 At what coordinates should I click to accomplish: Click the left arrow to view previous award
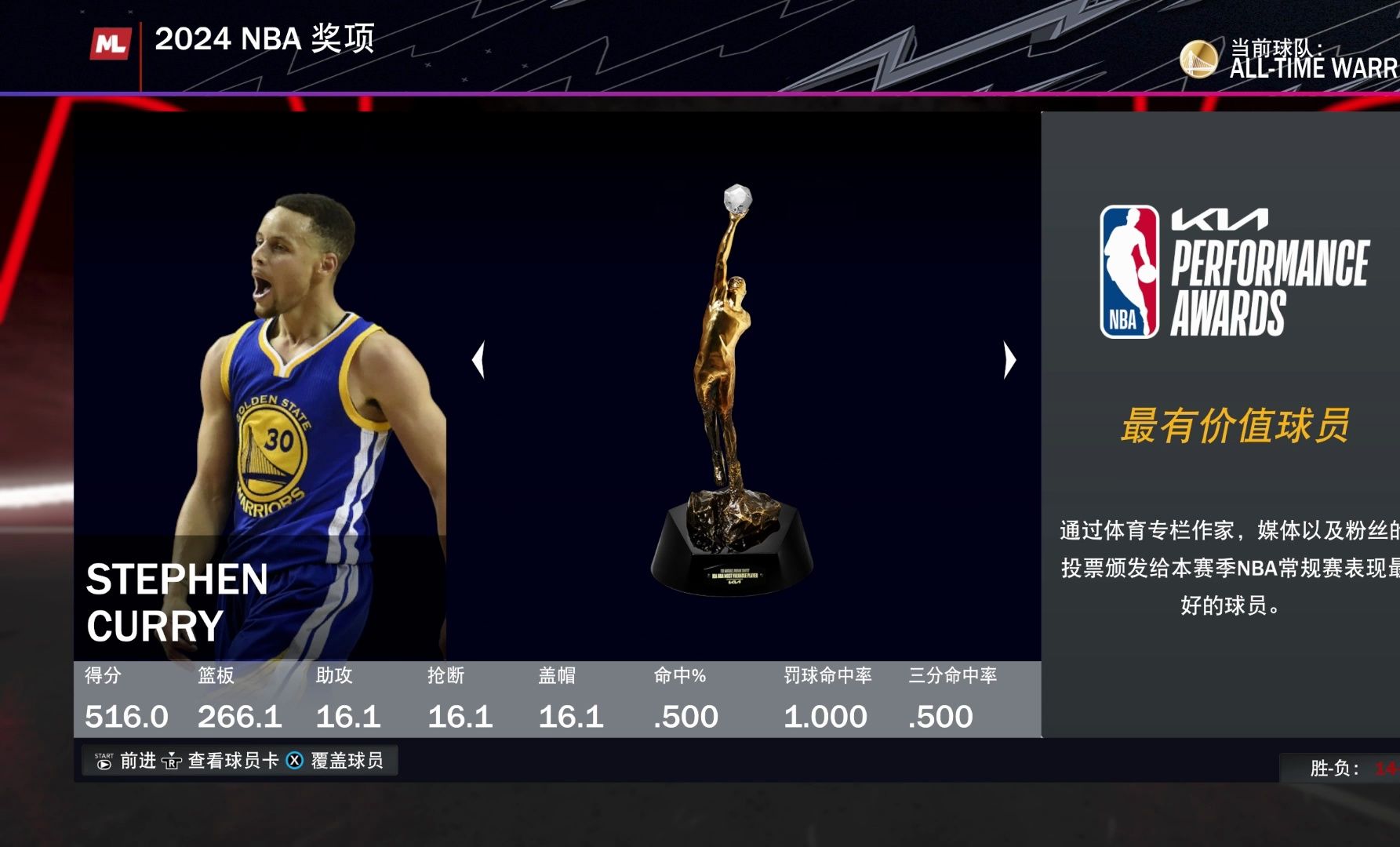(x=481, y=359)
